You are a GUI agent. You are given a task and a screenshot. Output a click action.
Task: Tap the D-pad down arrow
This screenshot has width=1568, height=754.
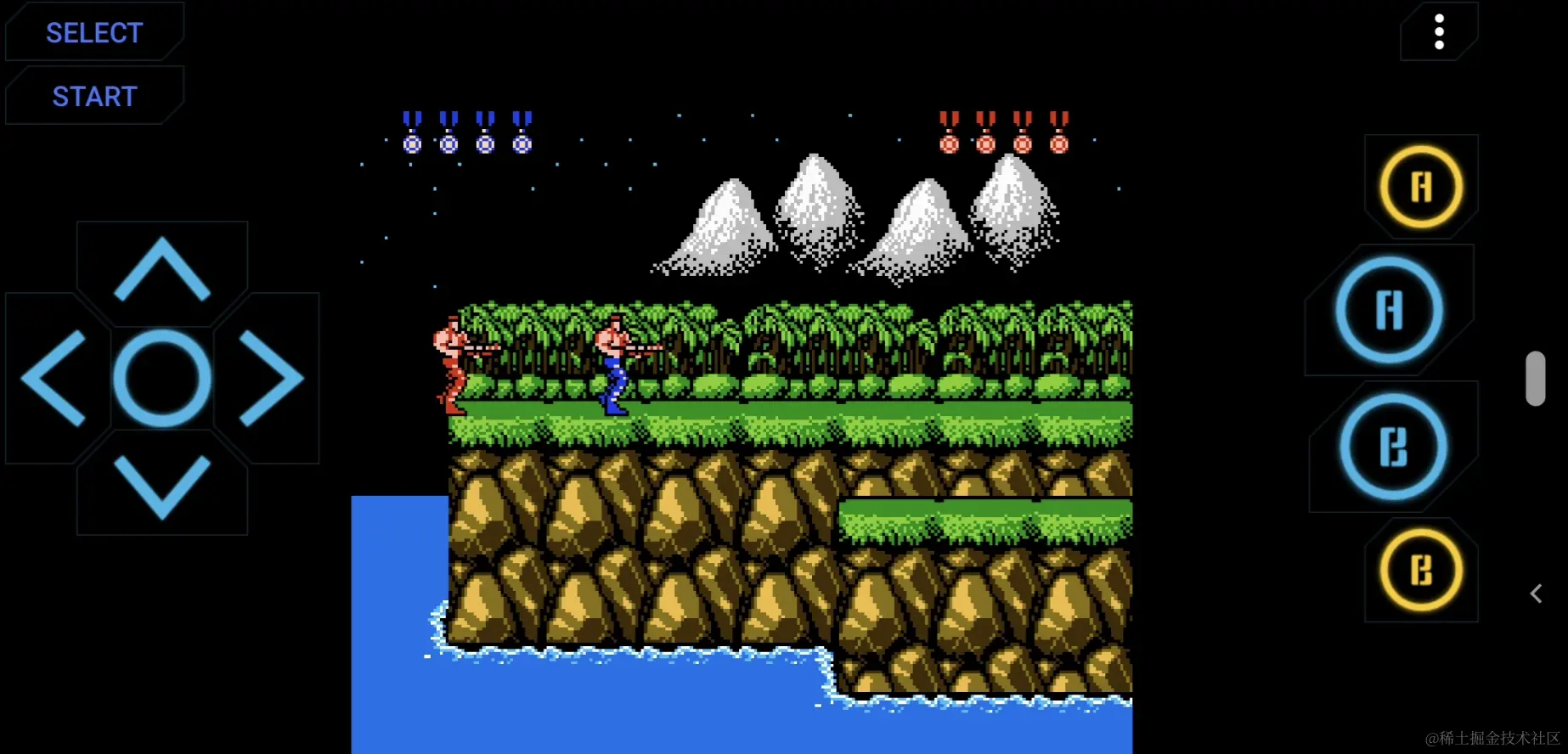[161, 487]
